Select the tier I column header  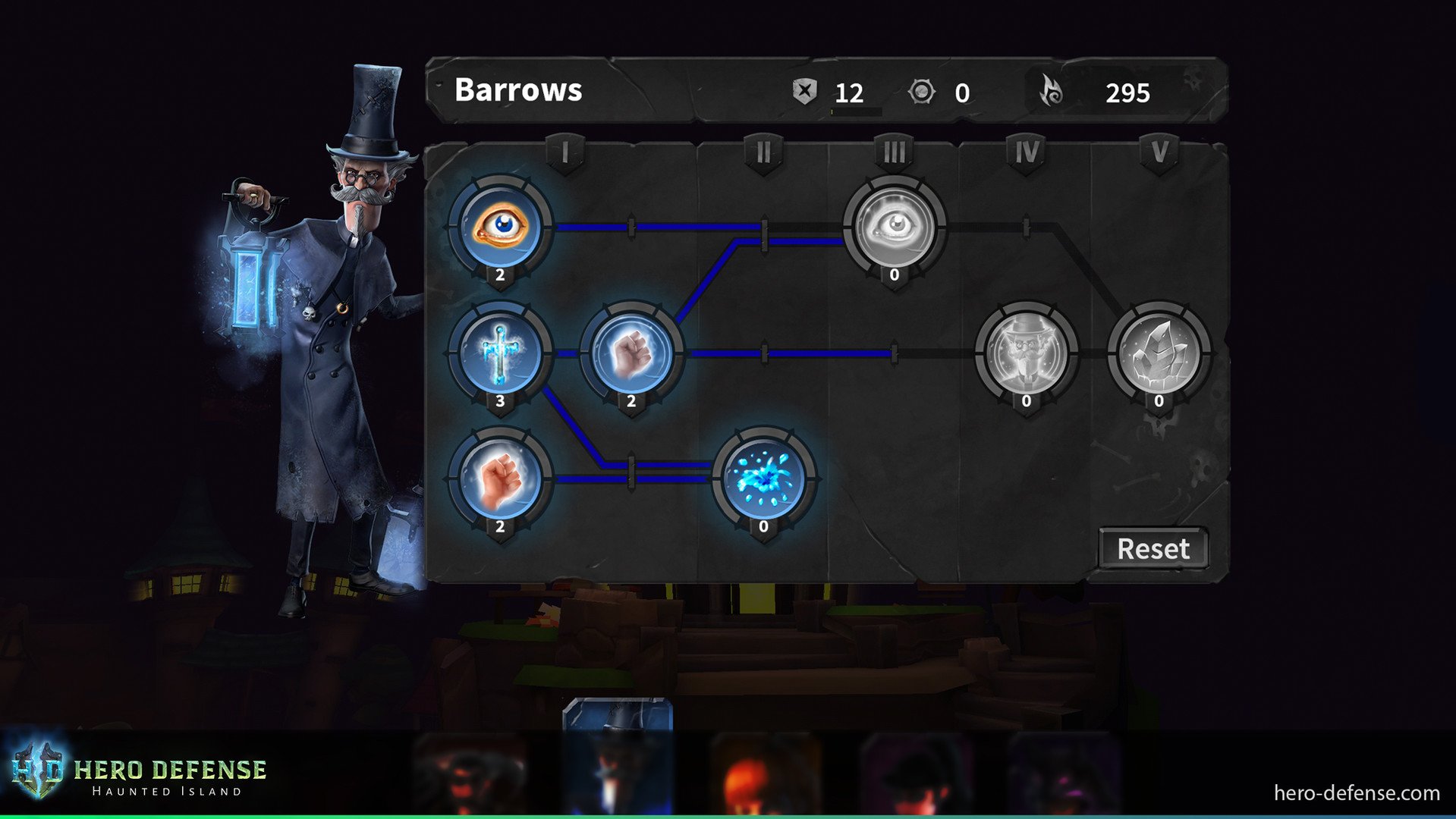[x=565, y=152]
